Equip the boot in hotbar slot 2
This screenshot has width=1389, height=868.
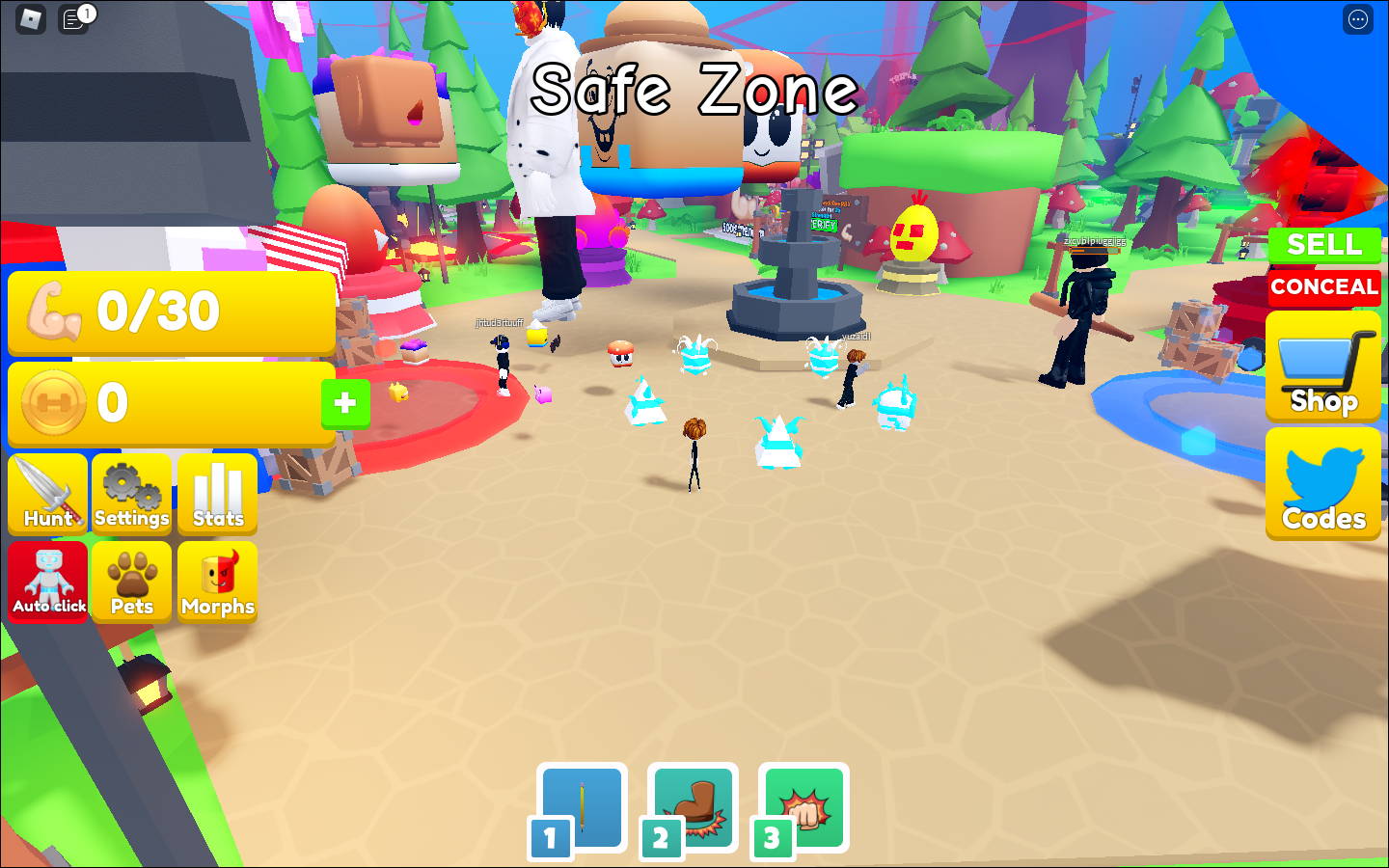coord(692,808)
